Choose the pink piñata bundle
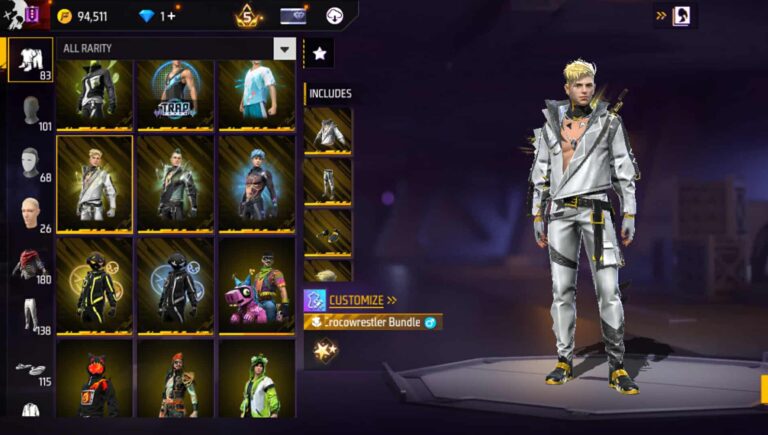The width and height of the screenshot is (768, 435). [256, 285]
